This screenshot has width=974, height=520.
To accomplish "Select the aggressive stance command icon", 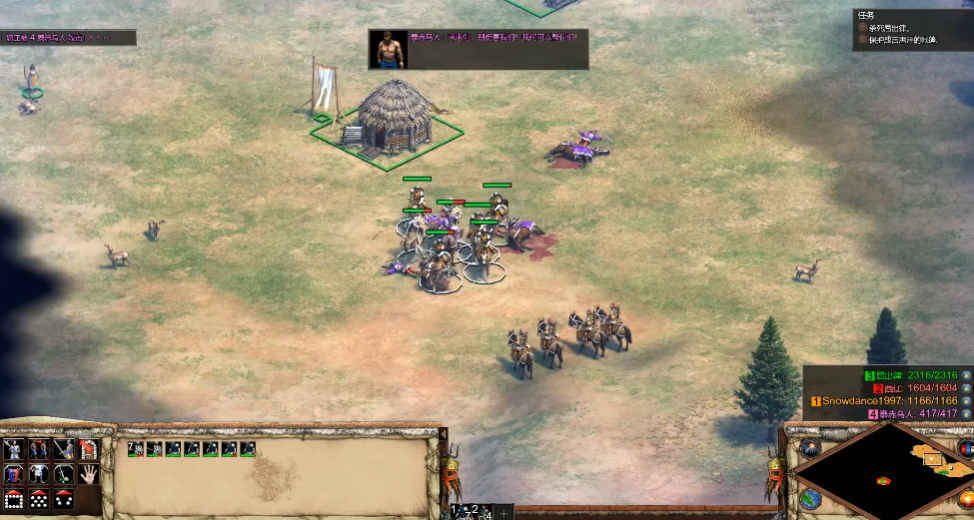I will (14, 449).
